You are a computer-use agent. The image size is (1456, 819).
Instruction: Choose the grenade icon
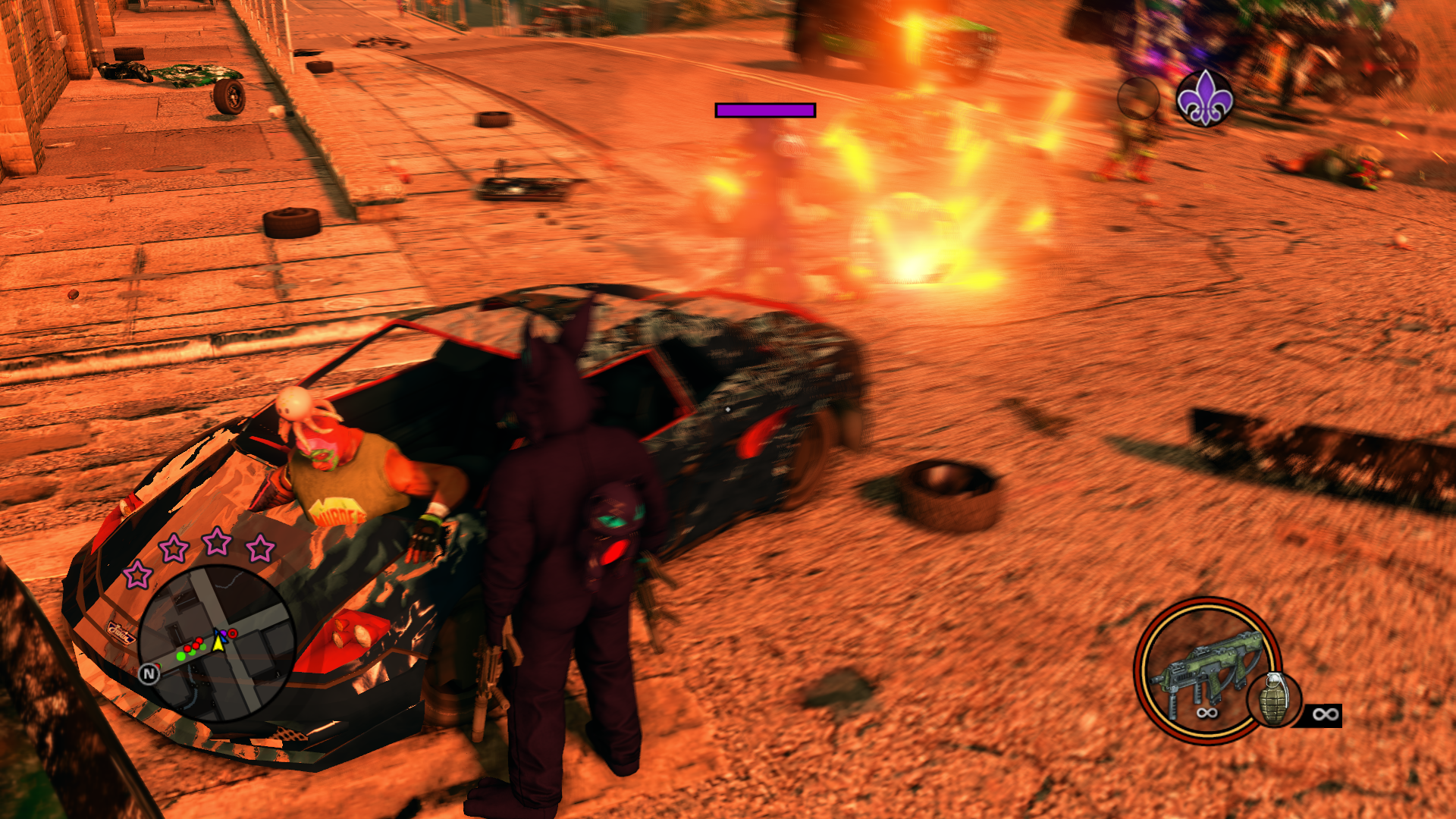tap(1274, 700)
